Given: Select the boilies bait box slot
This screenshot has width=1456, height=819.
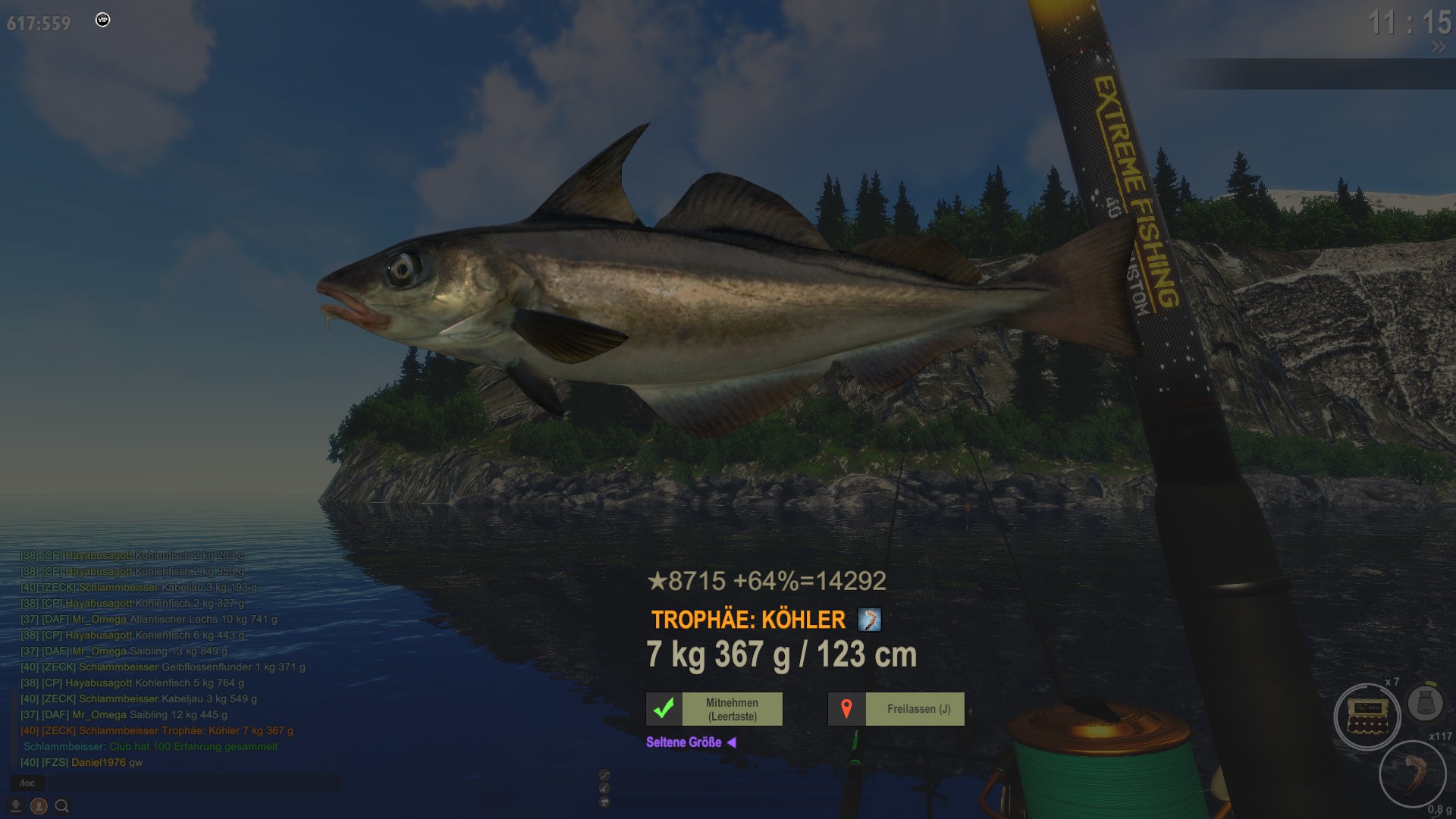Looking at the screenshot, I should [x=1367, y=717].
